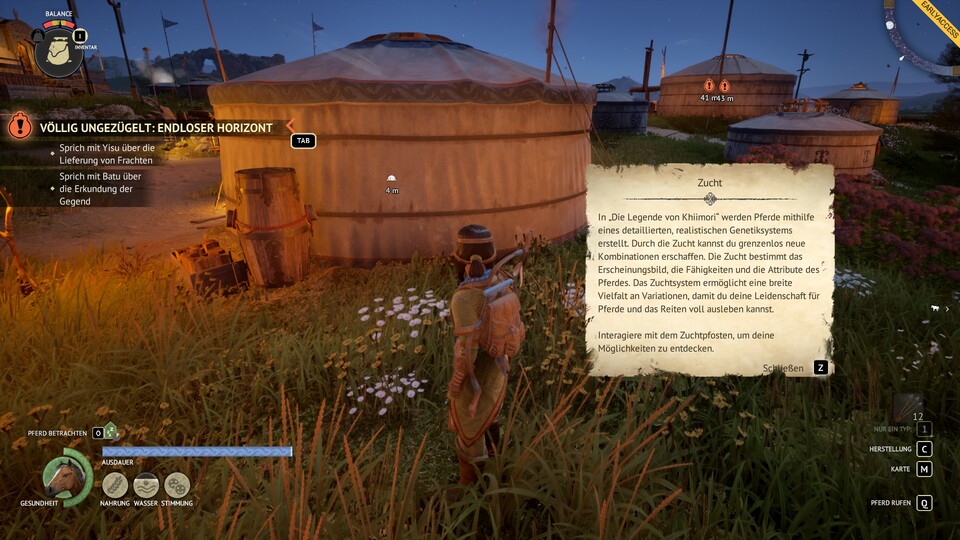This screenshot has width=960, height=540.
Task: Check the horse's Wasser icon
Action: tap(146, 485)
